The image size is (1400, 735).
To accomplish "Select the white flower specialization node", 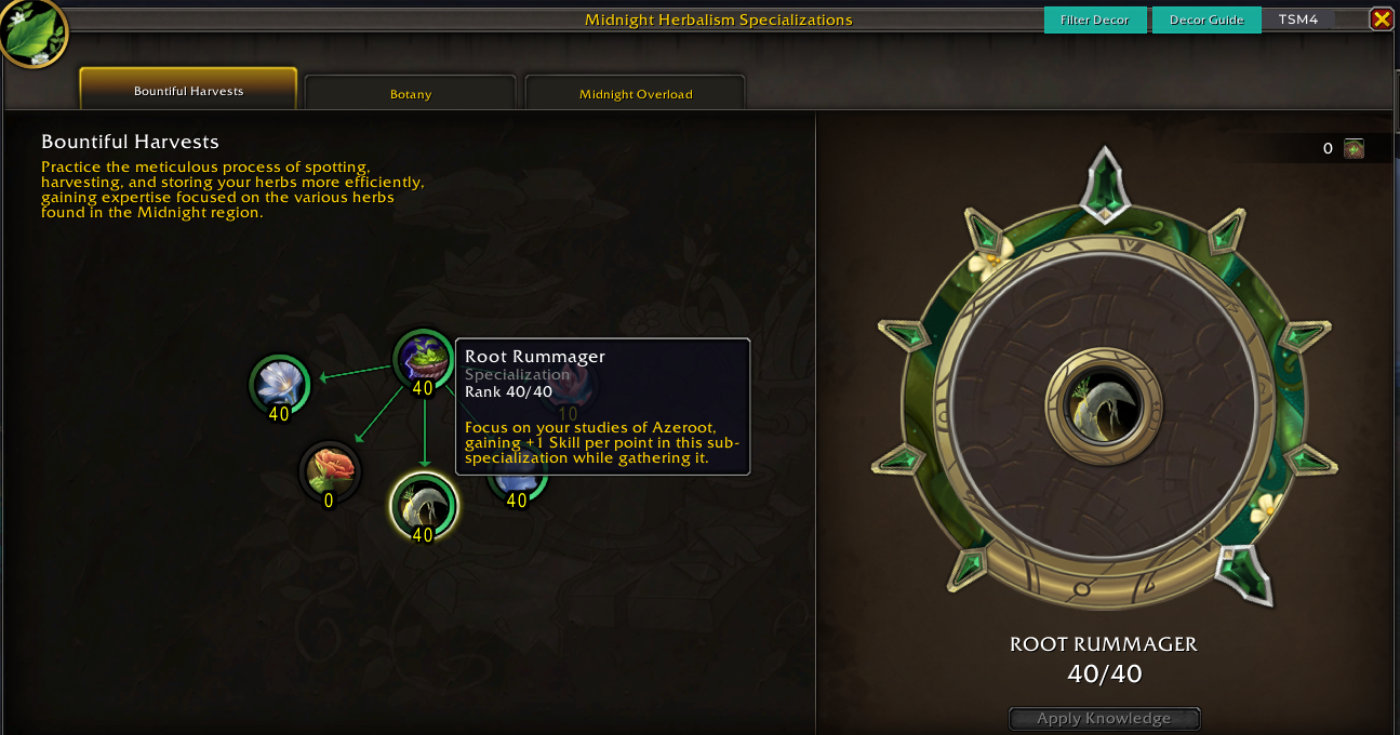I will coord(278,384).
